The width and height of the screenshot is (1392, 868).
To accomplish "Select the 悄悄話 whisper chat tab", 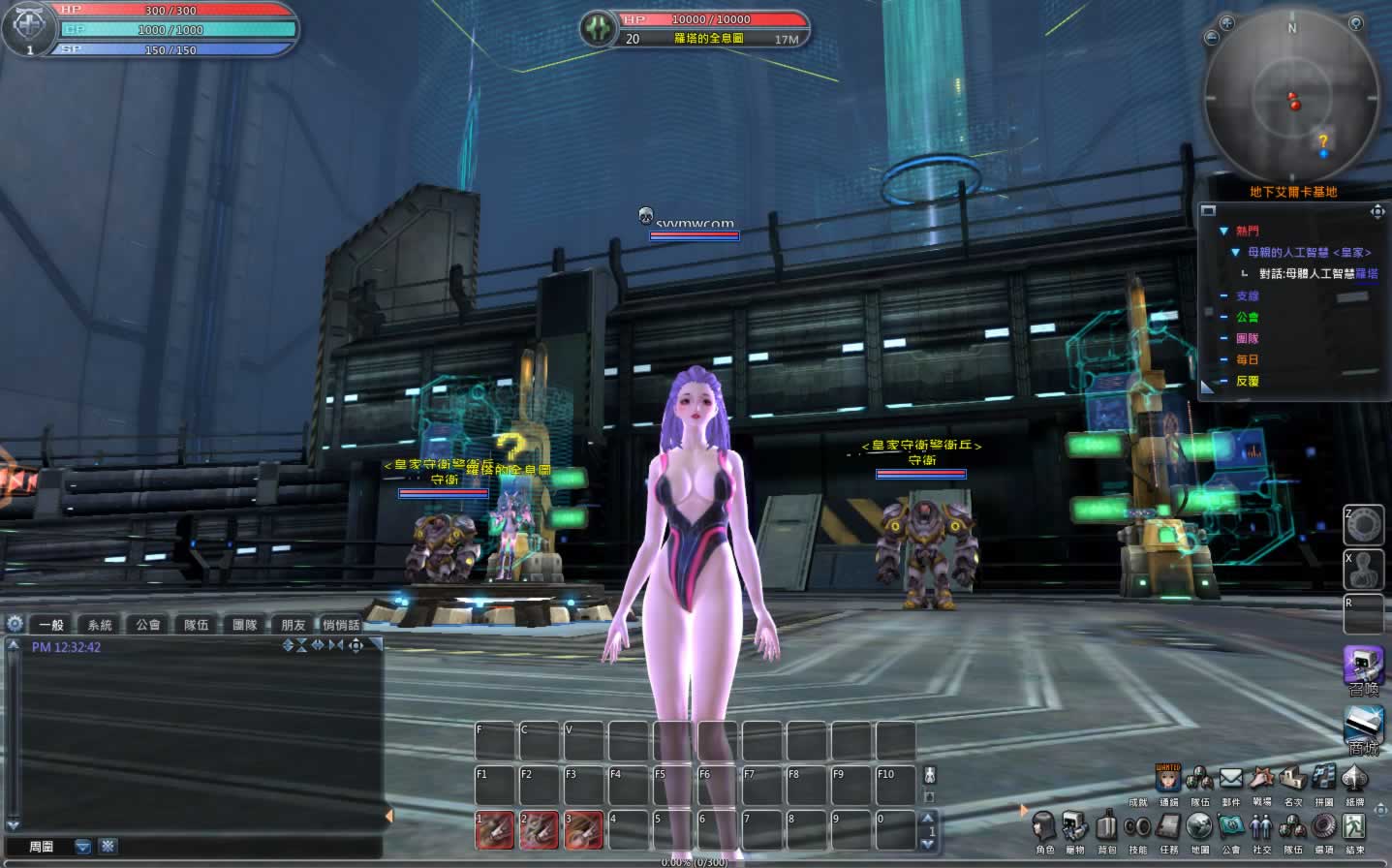I will pyautogui.click(x=341, y=625).
